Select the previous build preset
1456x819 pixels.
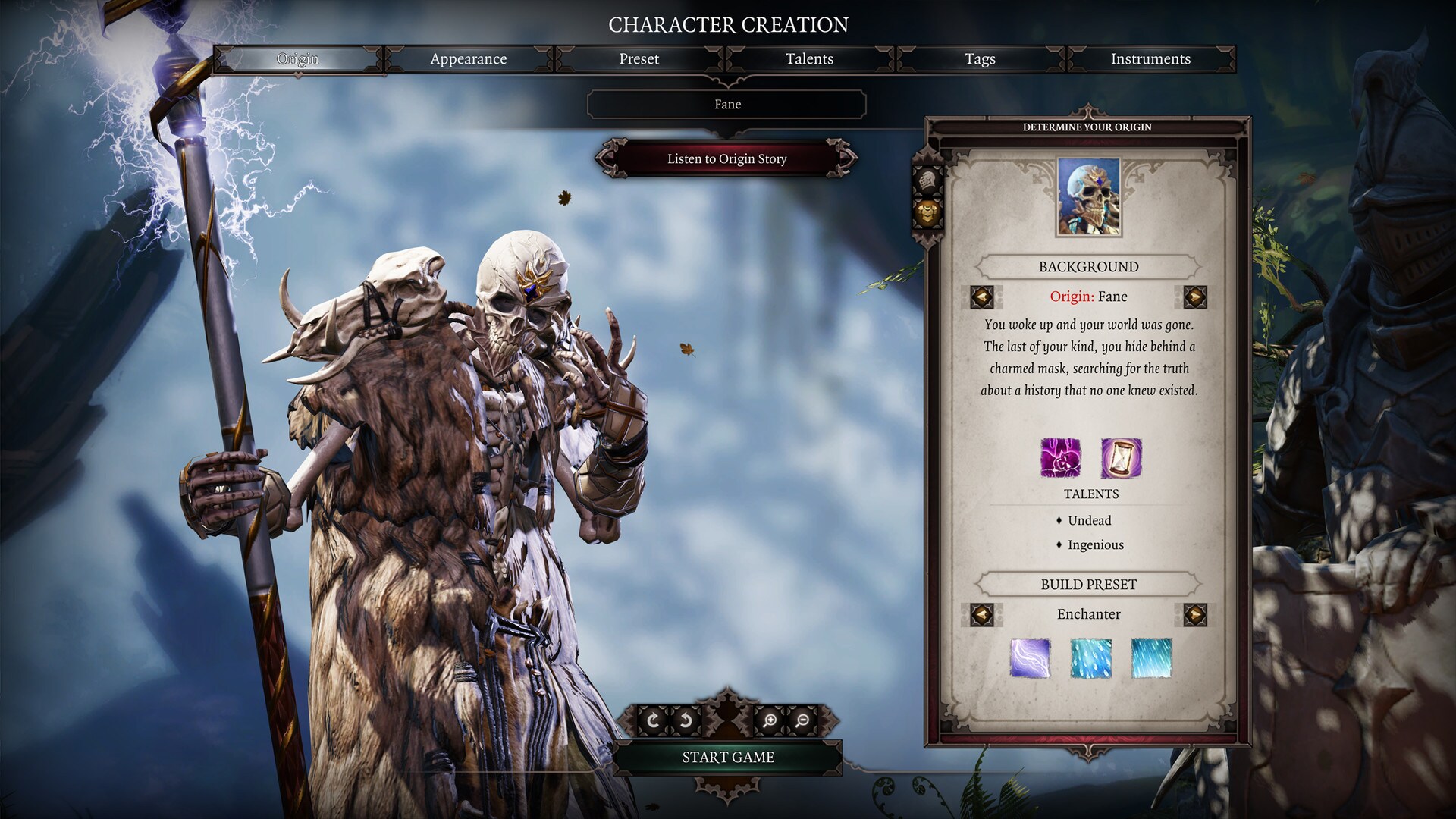coord(982,614)
